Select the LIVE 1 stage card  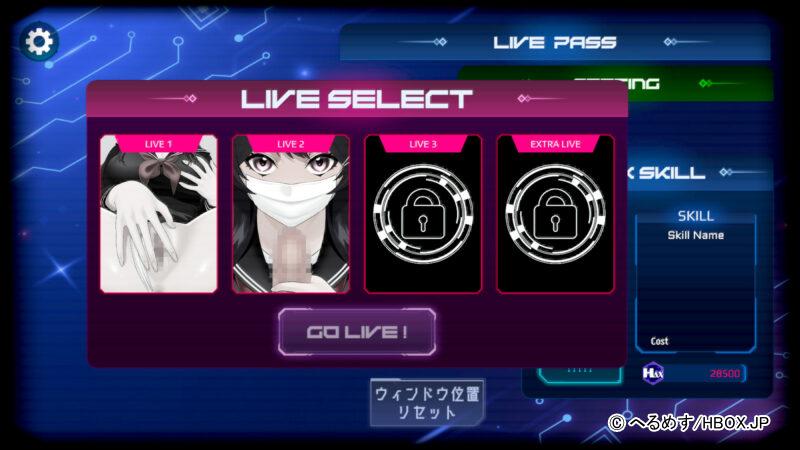click(x=158, y=213)
